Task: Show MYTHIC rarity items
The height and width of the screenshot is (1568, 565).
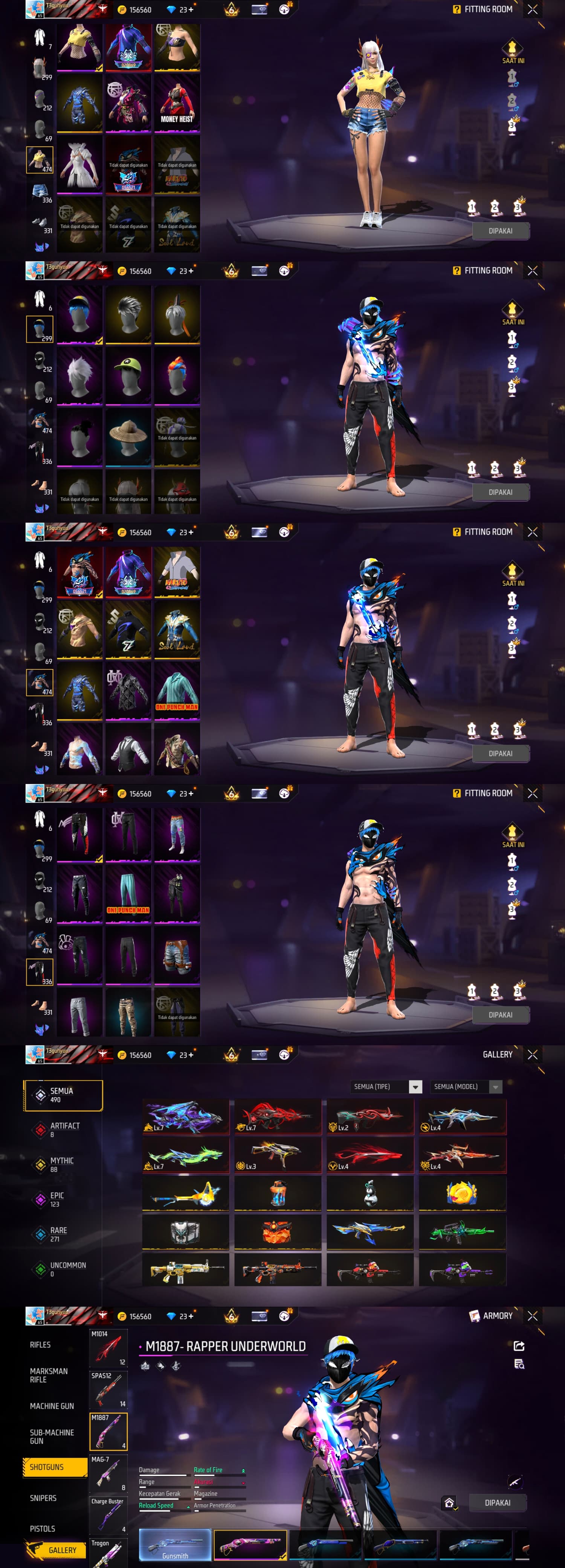Action: click(x=61, y=1164)
